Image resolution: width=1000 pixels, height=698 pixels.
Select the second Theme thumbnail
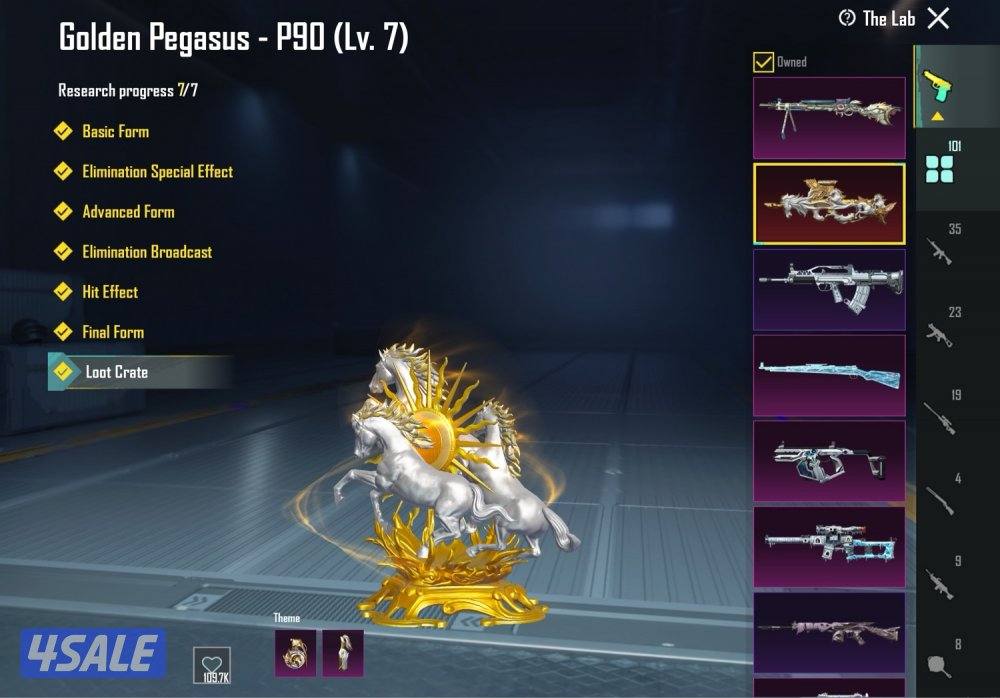coord(343,652)
